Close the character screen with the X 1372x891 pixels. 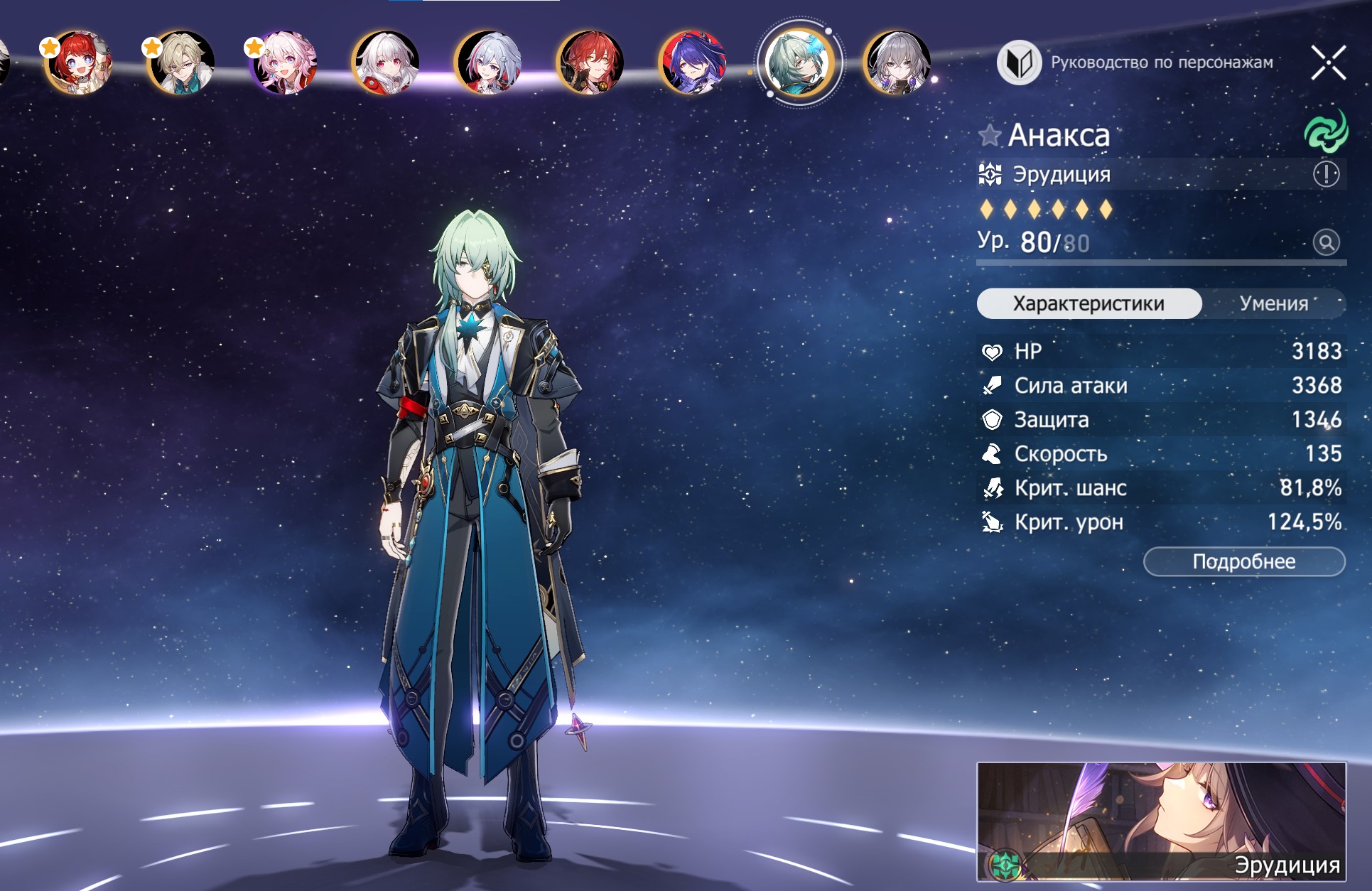click(1328, 63)
